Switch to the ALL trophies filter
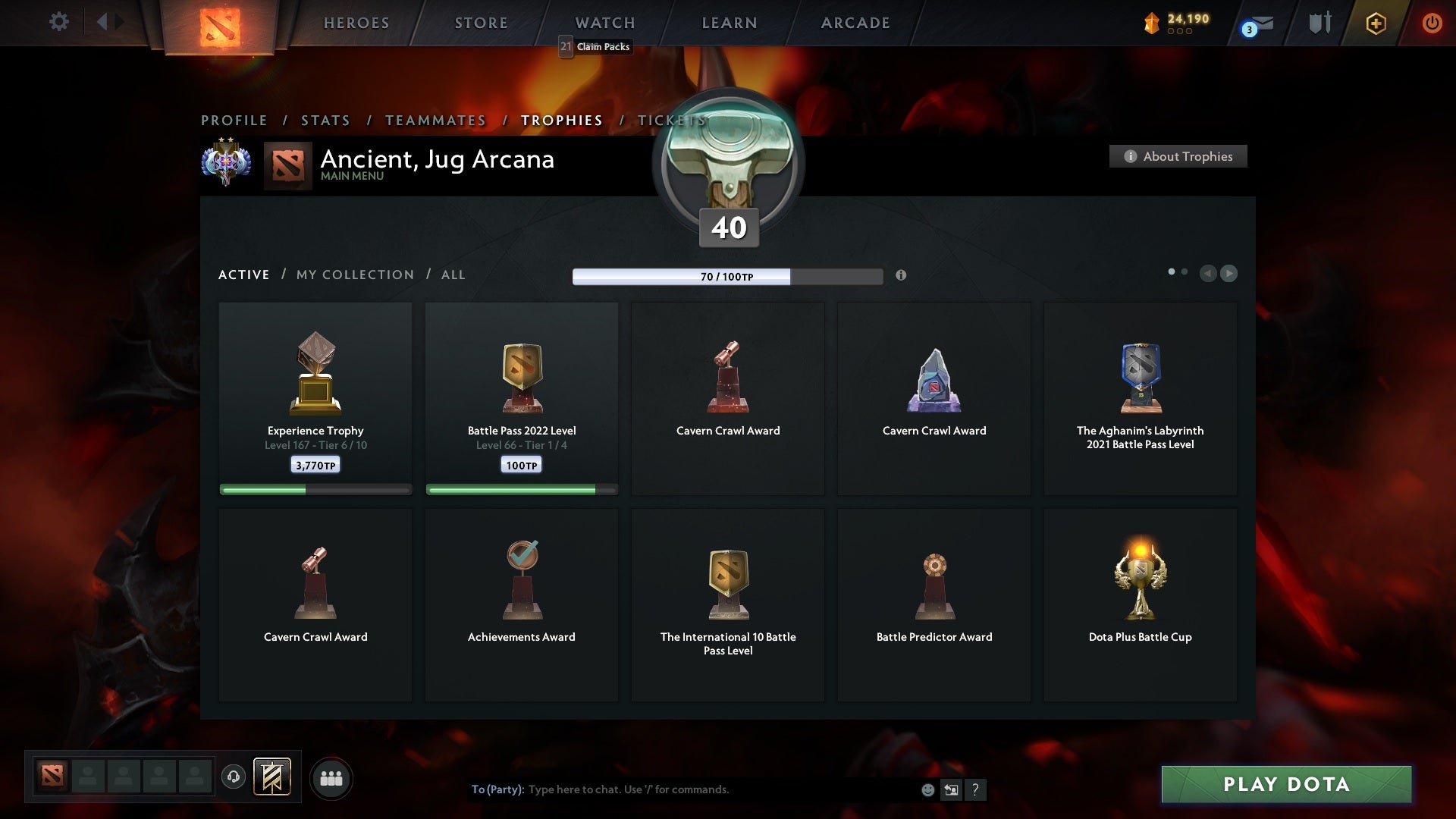This screenshot has height=819, width=1456. [453, 275]
